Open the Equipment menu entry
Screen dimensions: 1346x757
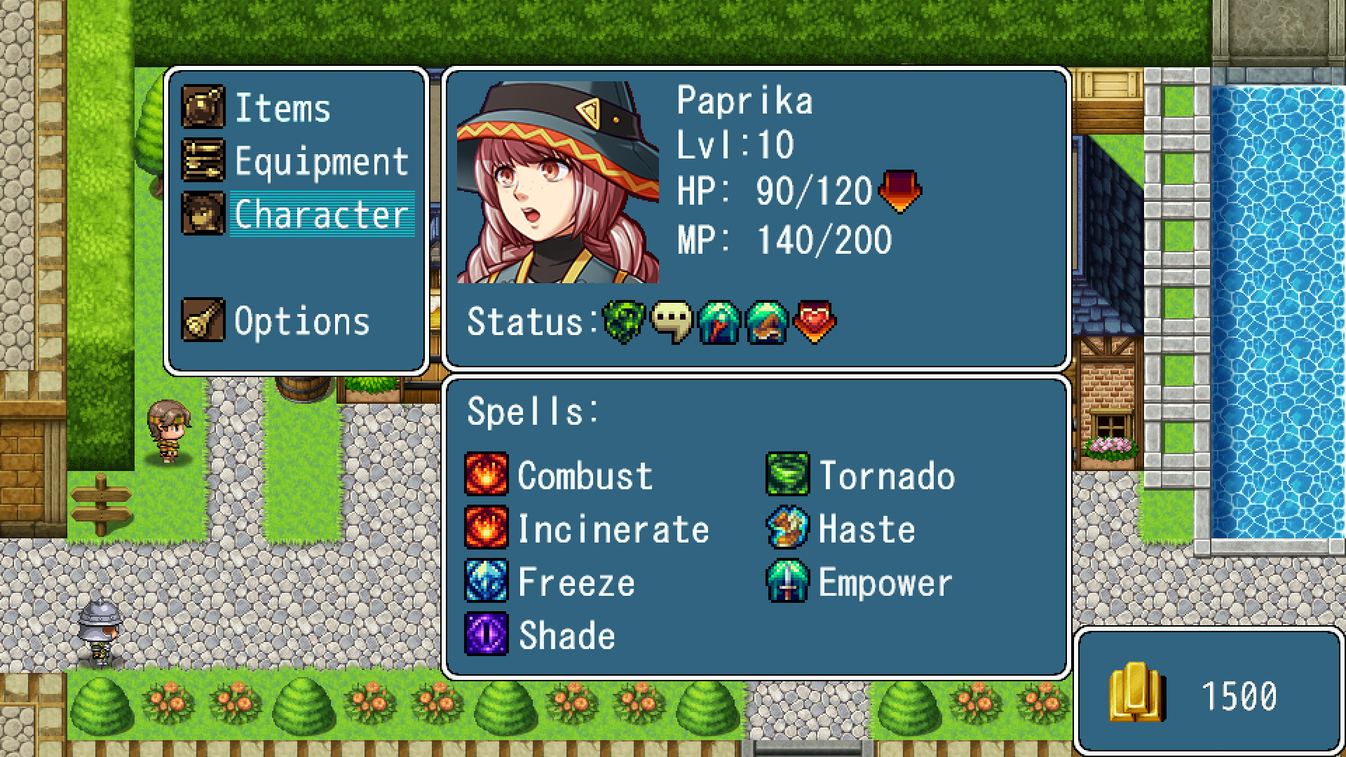click(x=320, y=160)
